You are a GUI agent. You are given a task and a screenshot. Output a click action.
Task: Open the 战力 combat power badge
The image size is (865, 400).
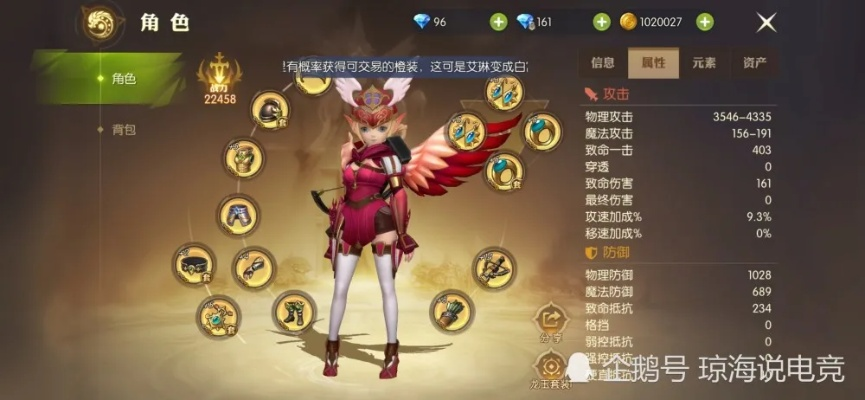point(219,78)
